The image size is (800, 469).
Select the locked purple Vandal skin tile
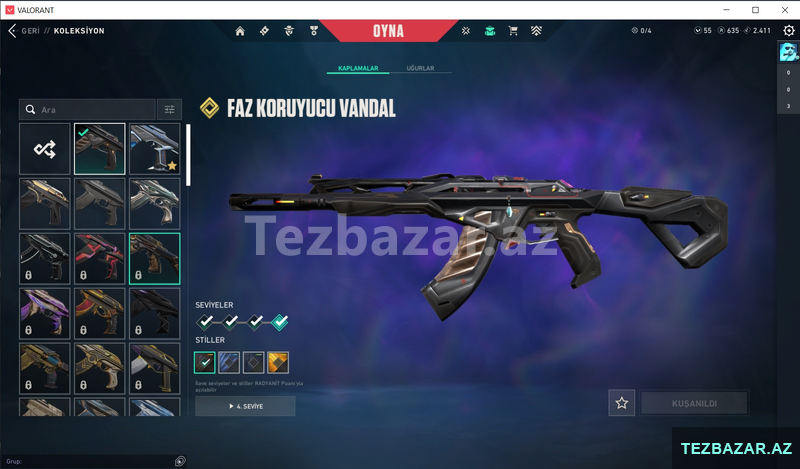coord(45,313)
